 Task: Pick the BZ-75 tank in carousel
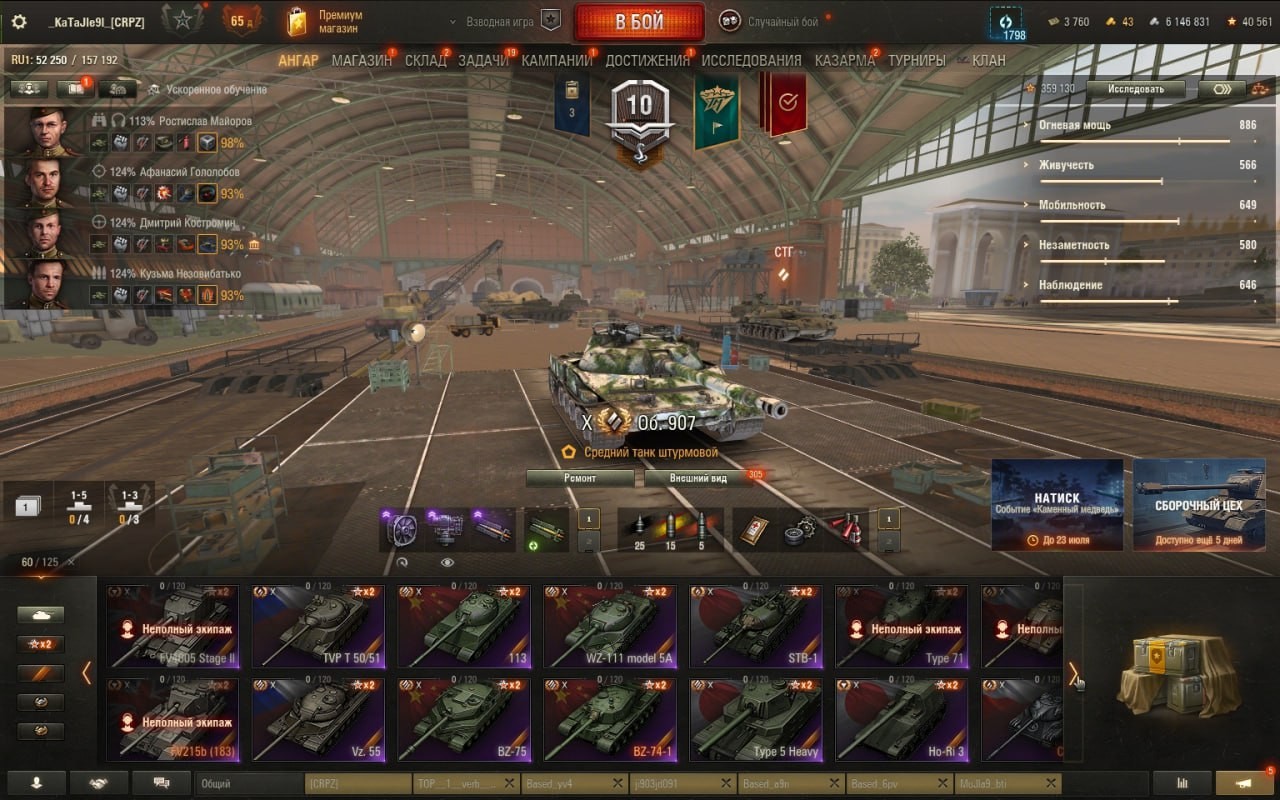coord(463,719)
